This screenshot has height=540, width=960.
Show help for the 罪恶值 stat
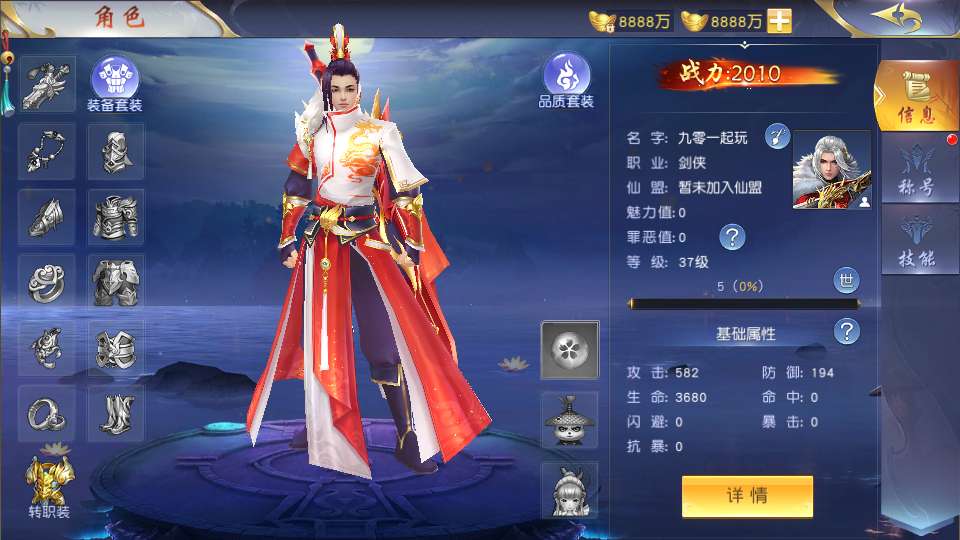(733, 237)
